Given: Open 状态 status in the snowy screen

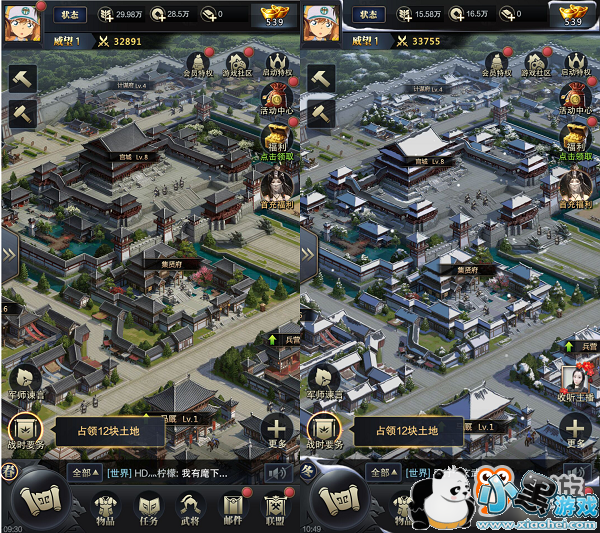Looking at the screenshot, I should point(369,15).
